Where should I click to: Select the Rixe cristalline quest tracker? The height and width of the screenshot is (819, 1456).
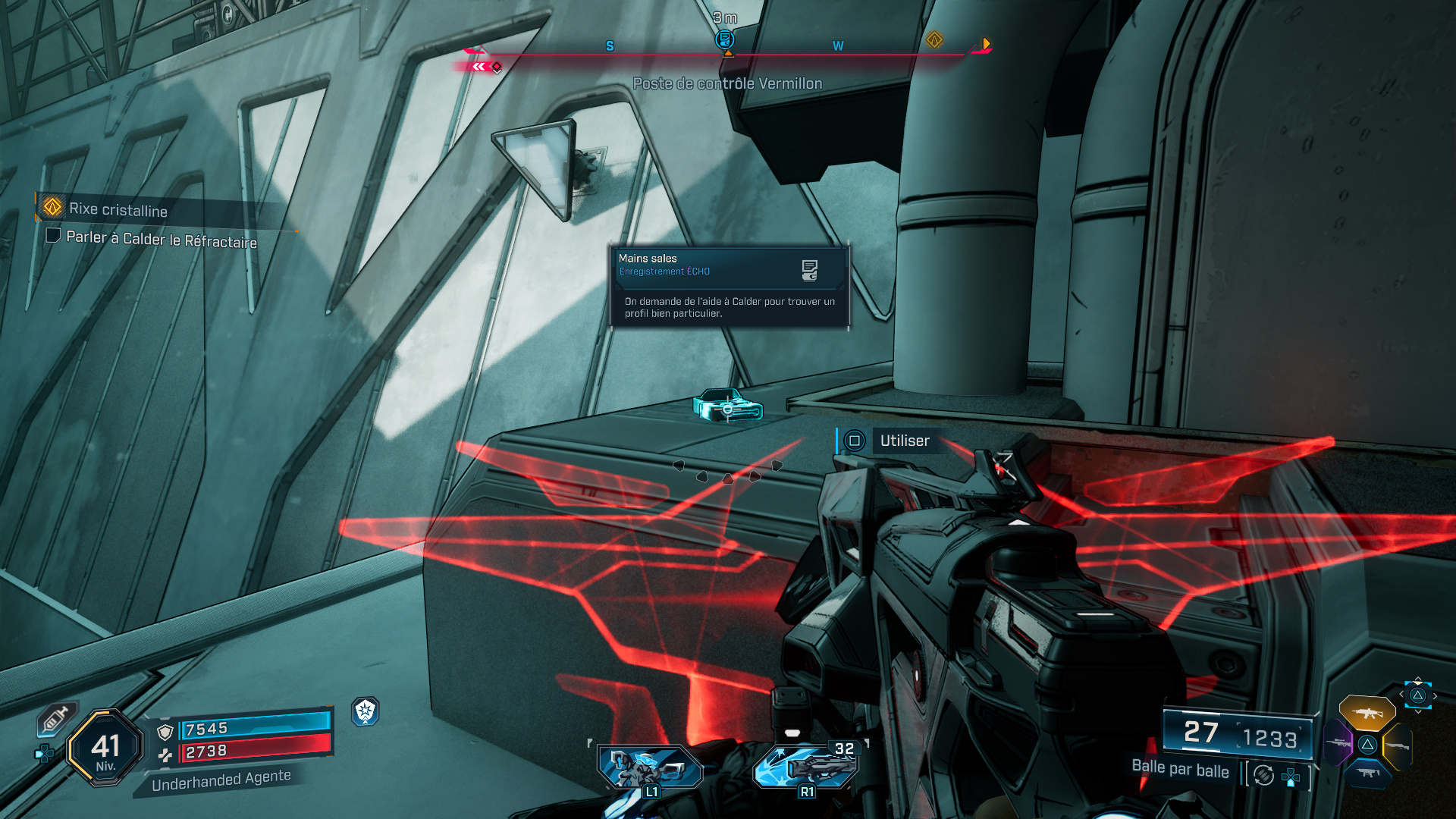coord(118,209)
